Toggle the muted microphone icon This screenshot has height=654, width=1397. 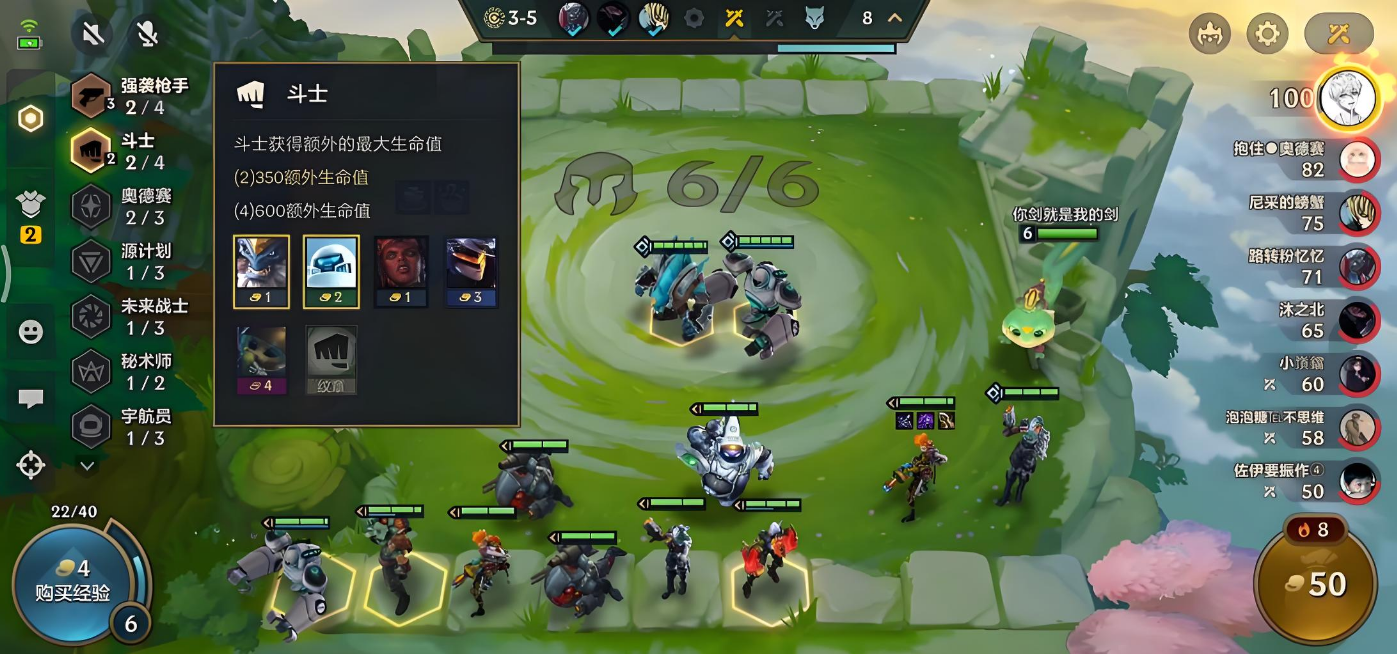[x=147, y=35]
